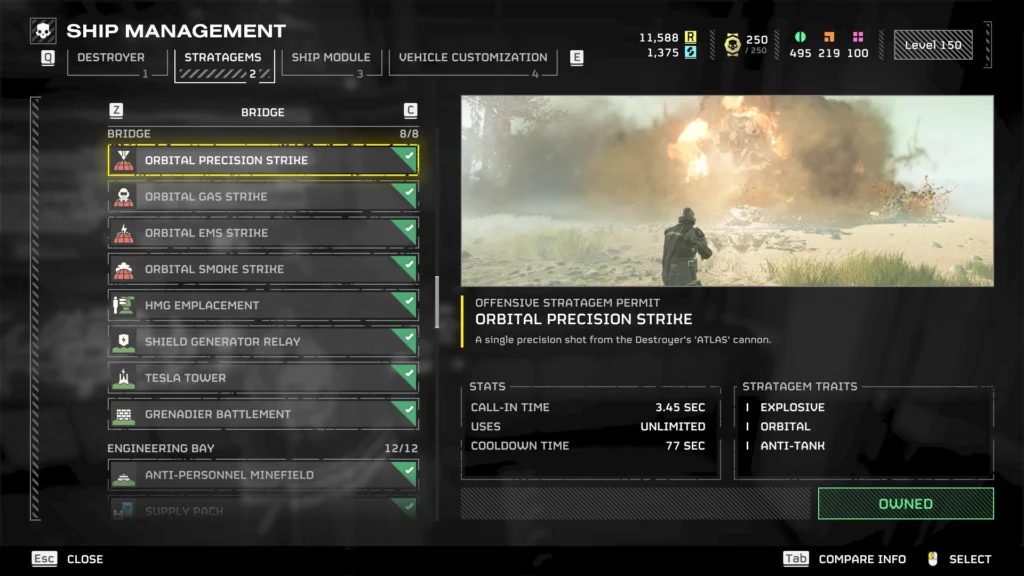Image resolution: width=1024 pixels, height=576 pixels.
Task: Click the green Owned button
Action: click(905, 504)
